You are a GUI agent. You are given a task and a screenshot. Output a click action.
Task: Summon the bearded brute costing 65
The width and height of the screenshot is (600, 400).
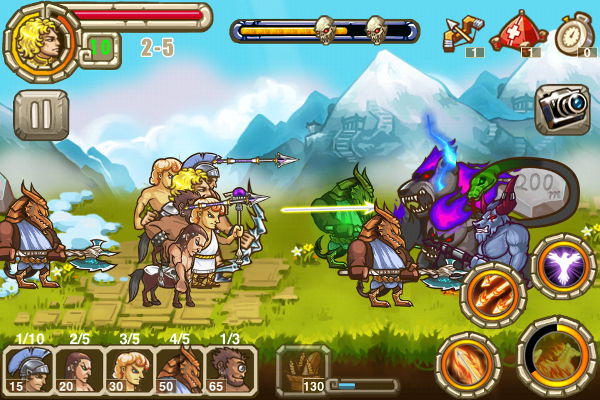(231, 370)
